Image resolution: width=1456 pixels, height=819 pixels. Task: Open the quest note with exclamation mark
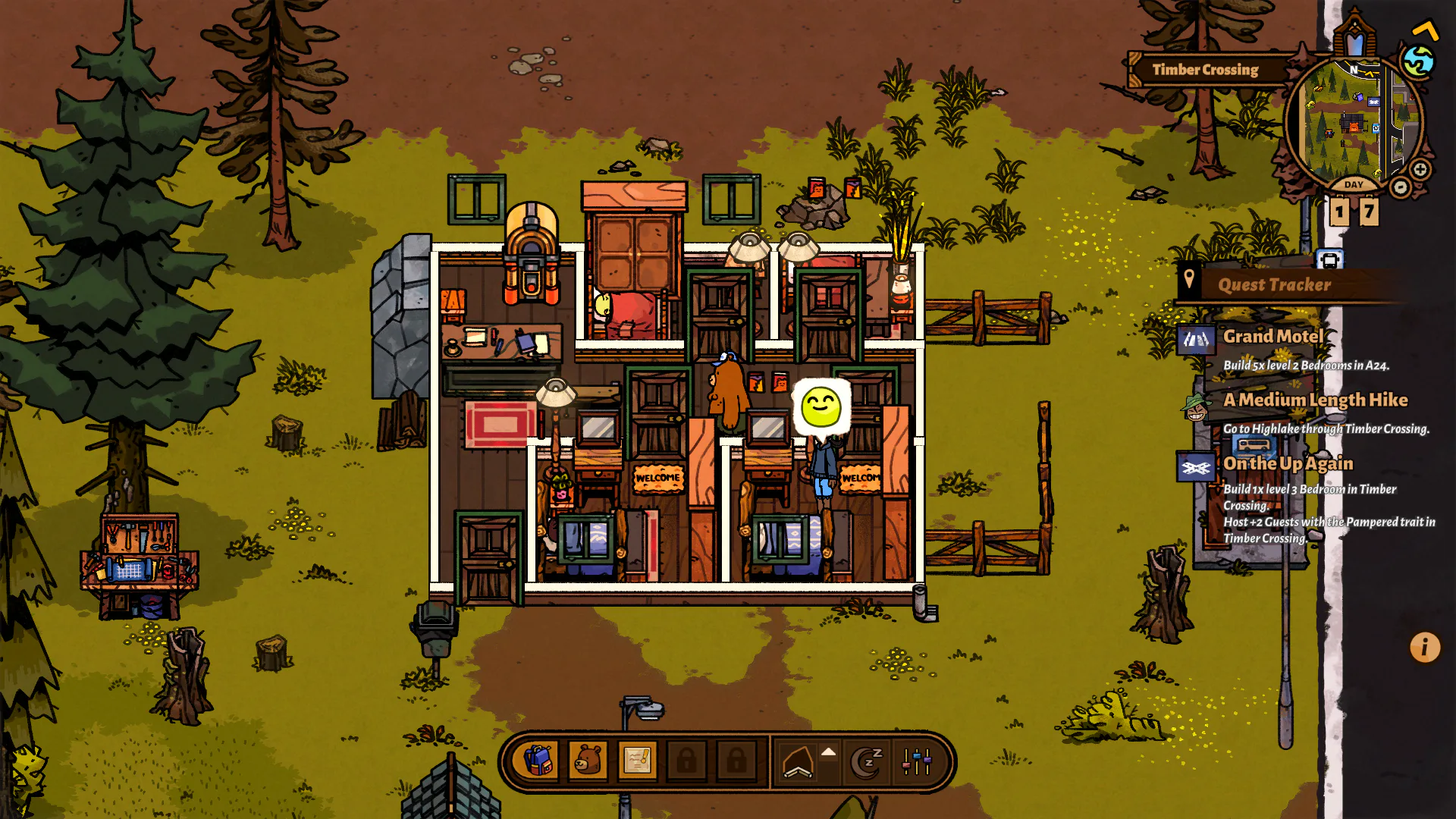[637, 761]
